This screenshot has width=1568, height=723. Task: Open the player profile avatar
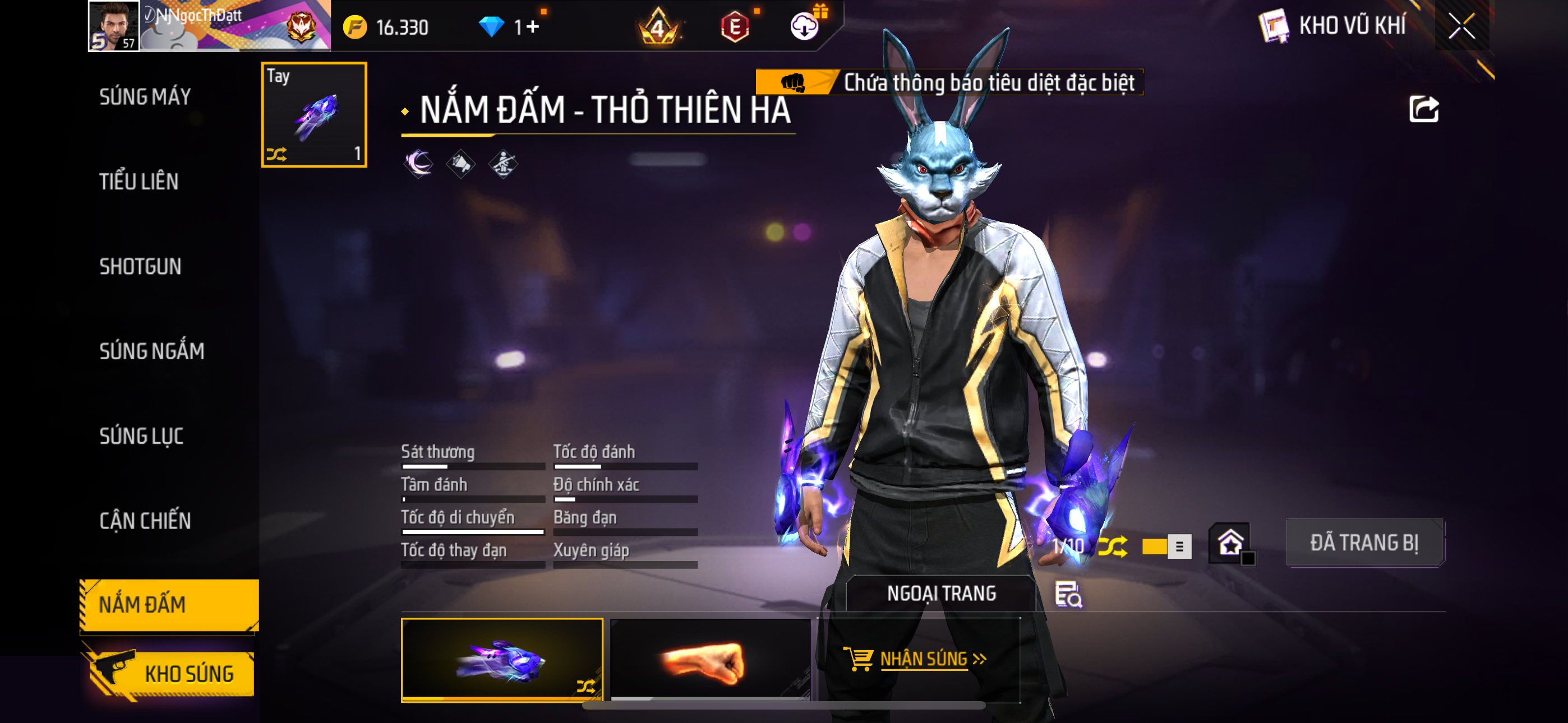[x=113, y=26]
